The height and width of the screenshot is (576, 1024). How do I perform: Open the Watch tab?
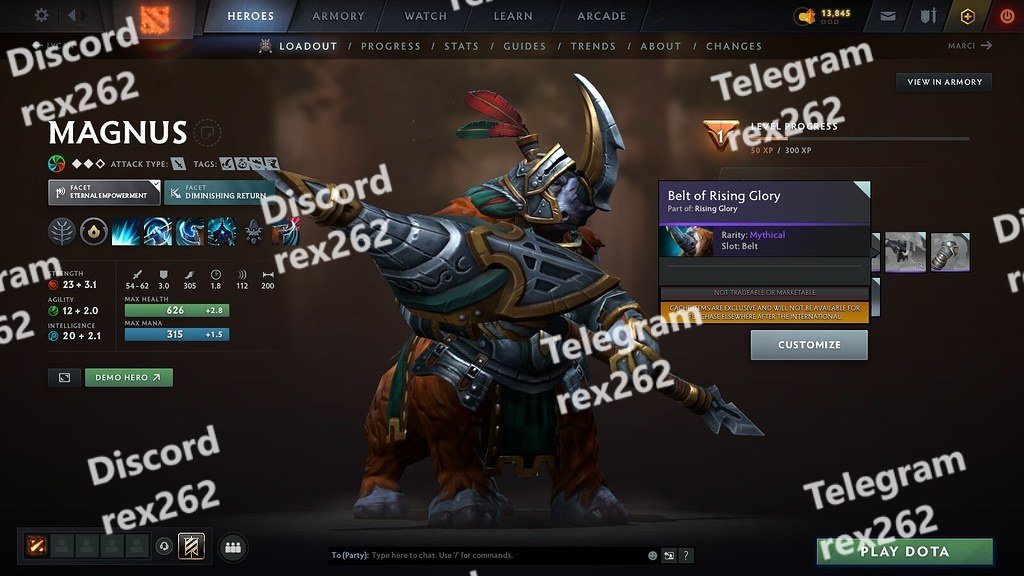pos(425,16)
